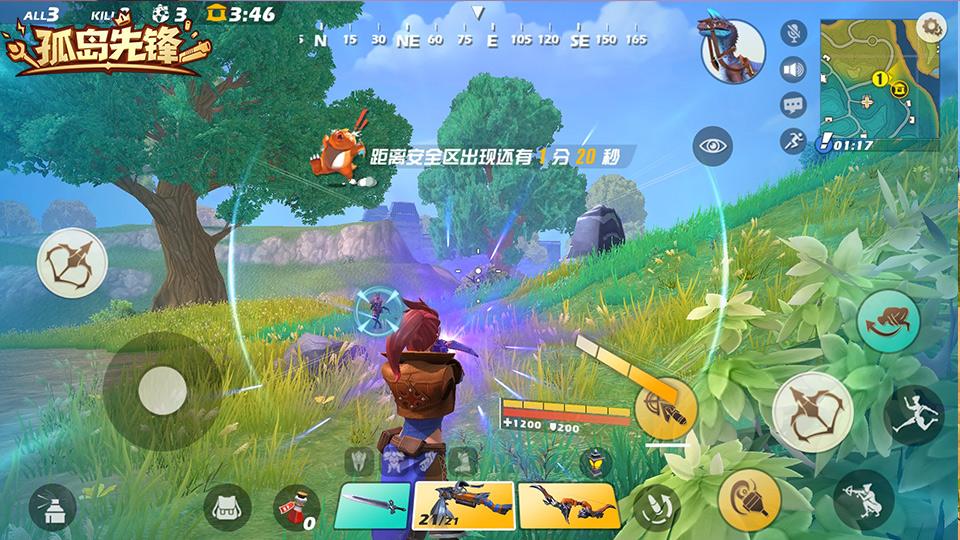
Task: Activate the teal dragon mount skill
Action: [887, 320]
